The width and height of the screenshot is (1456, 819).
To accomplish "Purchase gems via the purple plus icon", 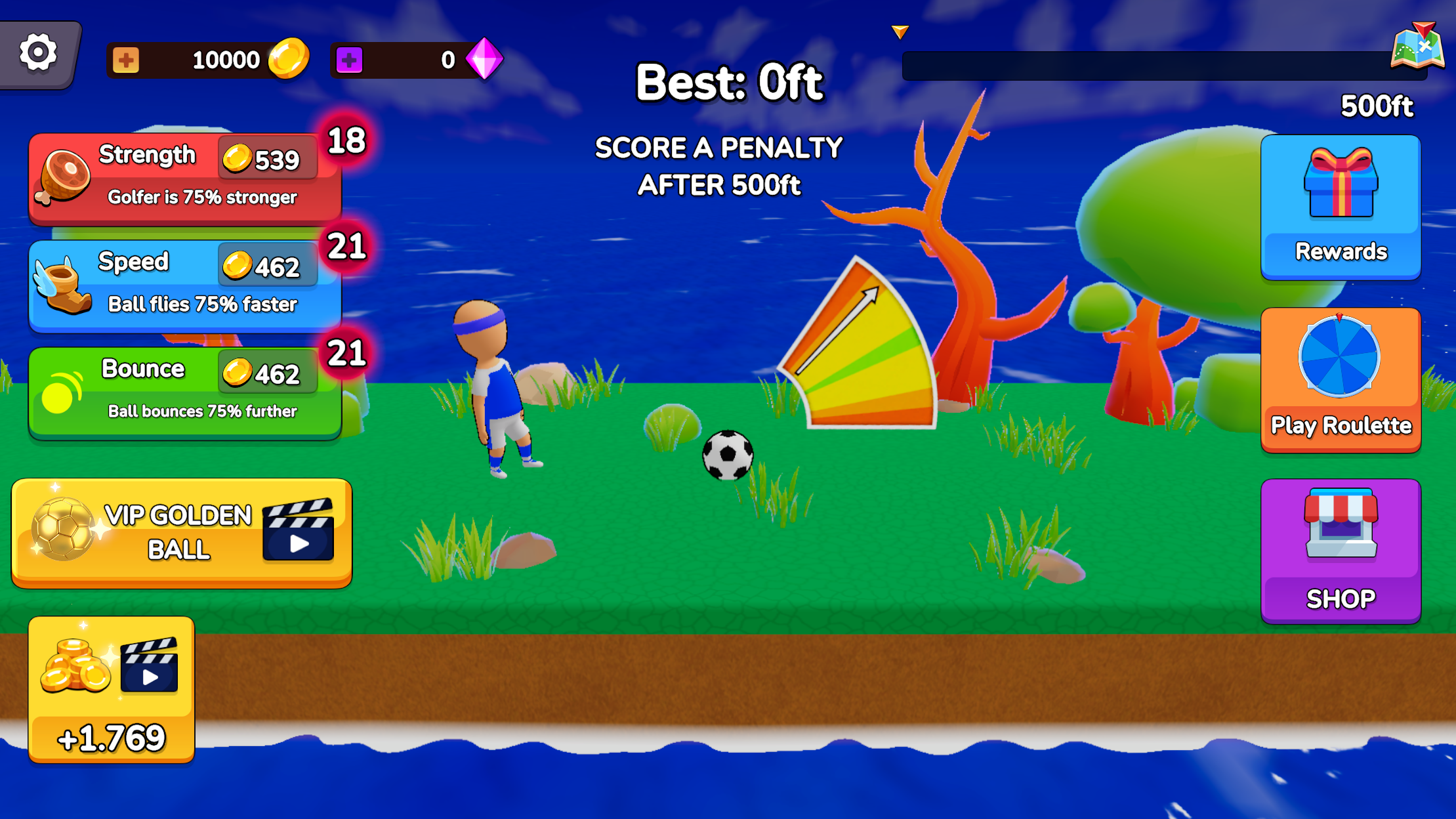I will (x=351, y=58).
